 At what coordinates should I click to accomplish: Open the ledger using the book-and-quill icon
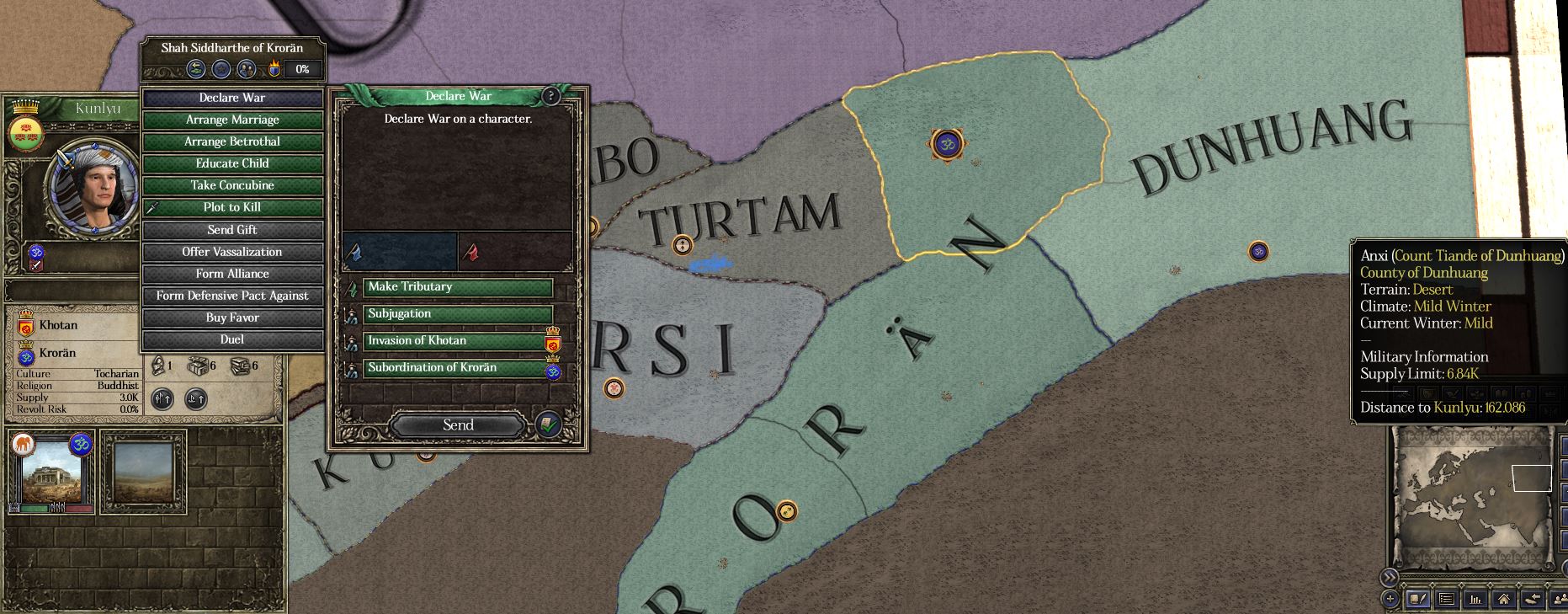click(1419, 600)
